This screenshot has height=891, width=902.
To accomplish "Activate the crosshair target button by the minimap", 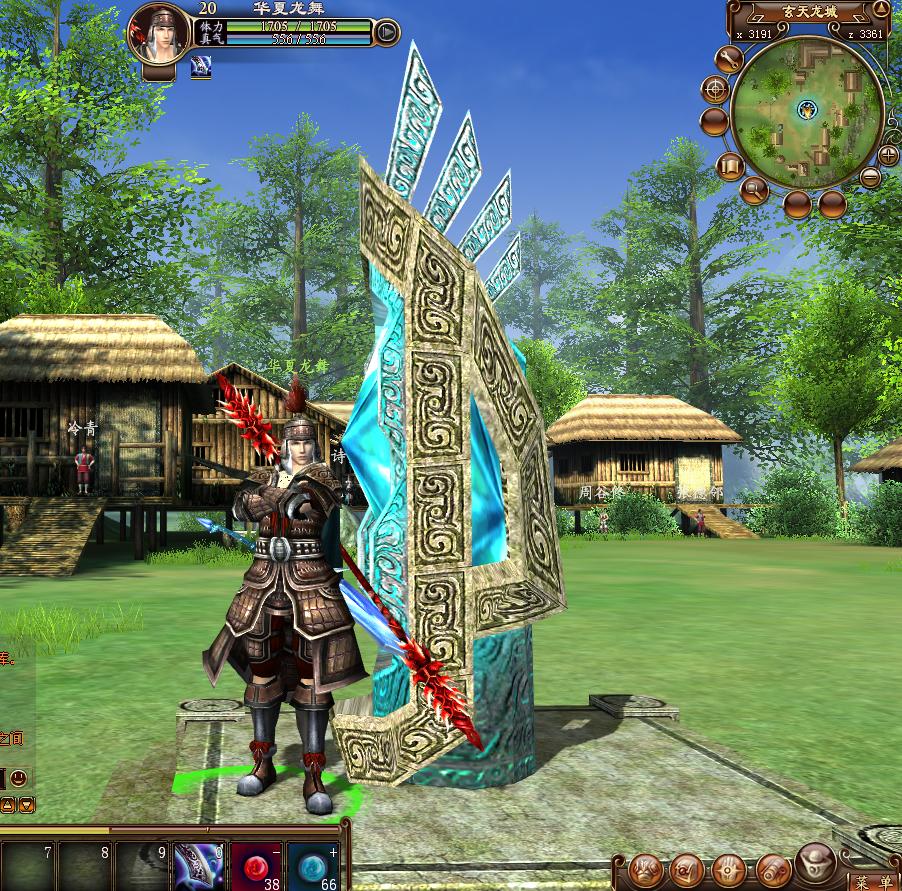I will [x=715, y=90].
